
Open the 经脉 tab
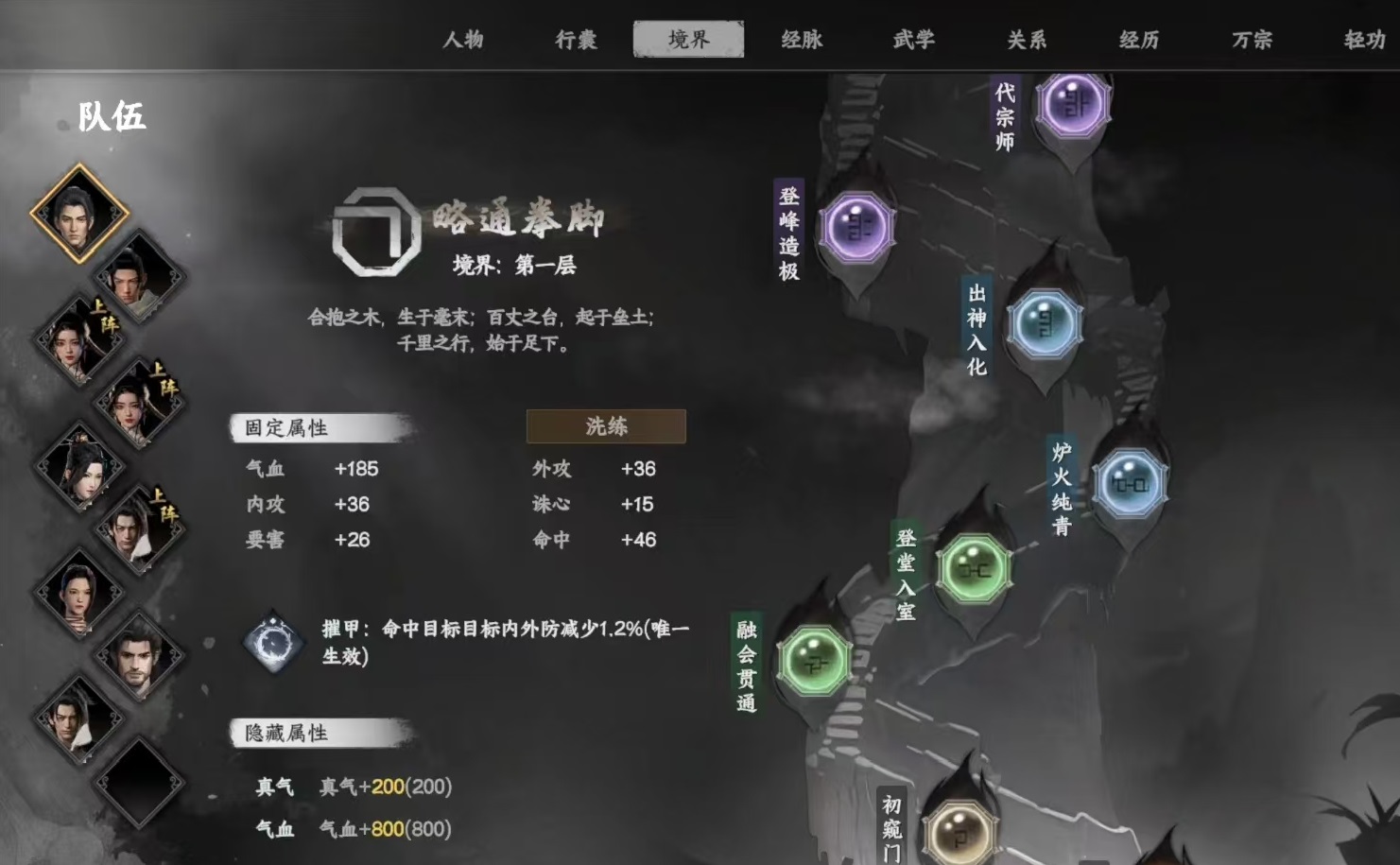tap(802, 40)
